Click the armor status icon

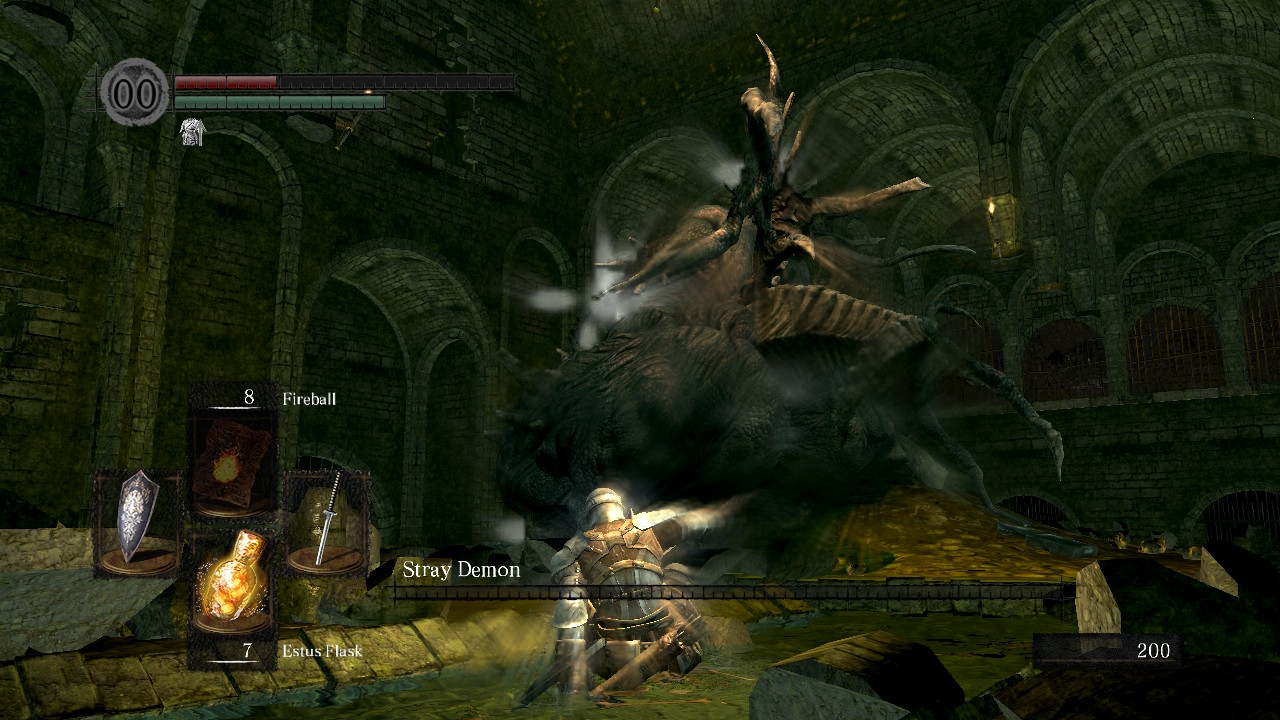coord(191,131)
